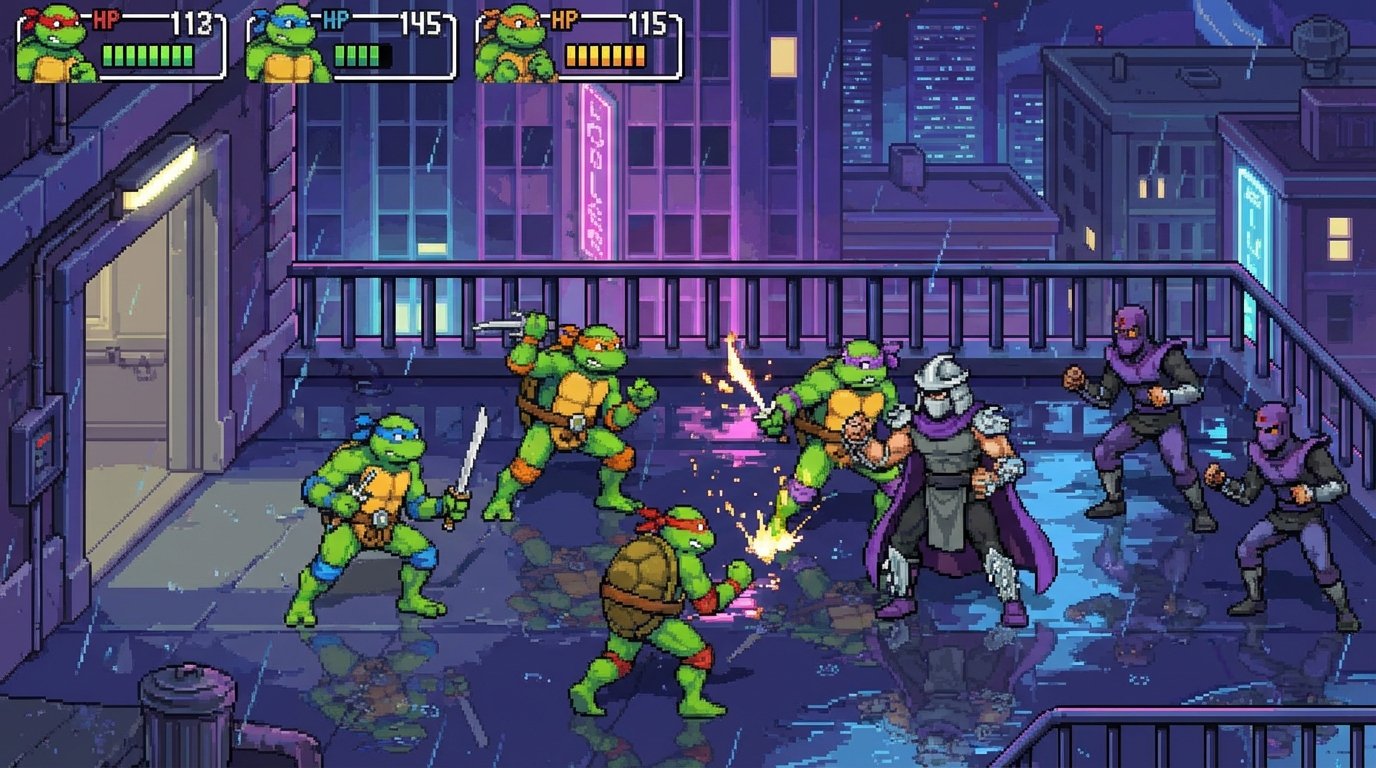1376x768 pixels.
Task: Click the green HP label beside Leonardo's portrait
Action: point(337,17)
